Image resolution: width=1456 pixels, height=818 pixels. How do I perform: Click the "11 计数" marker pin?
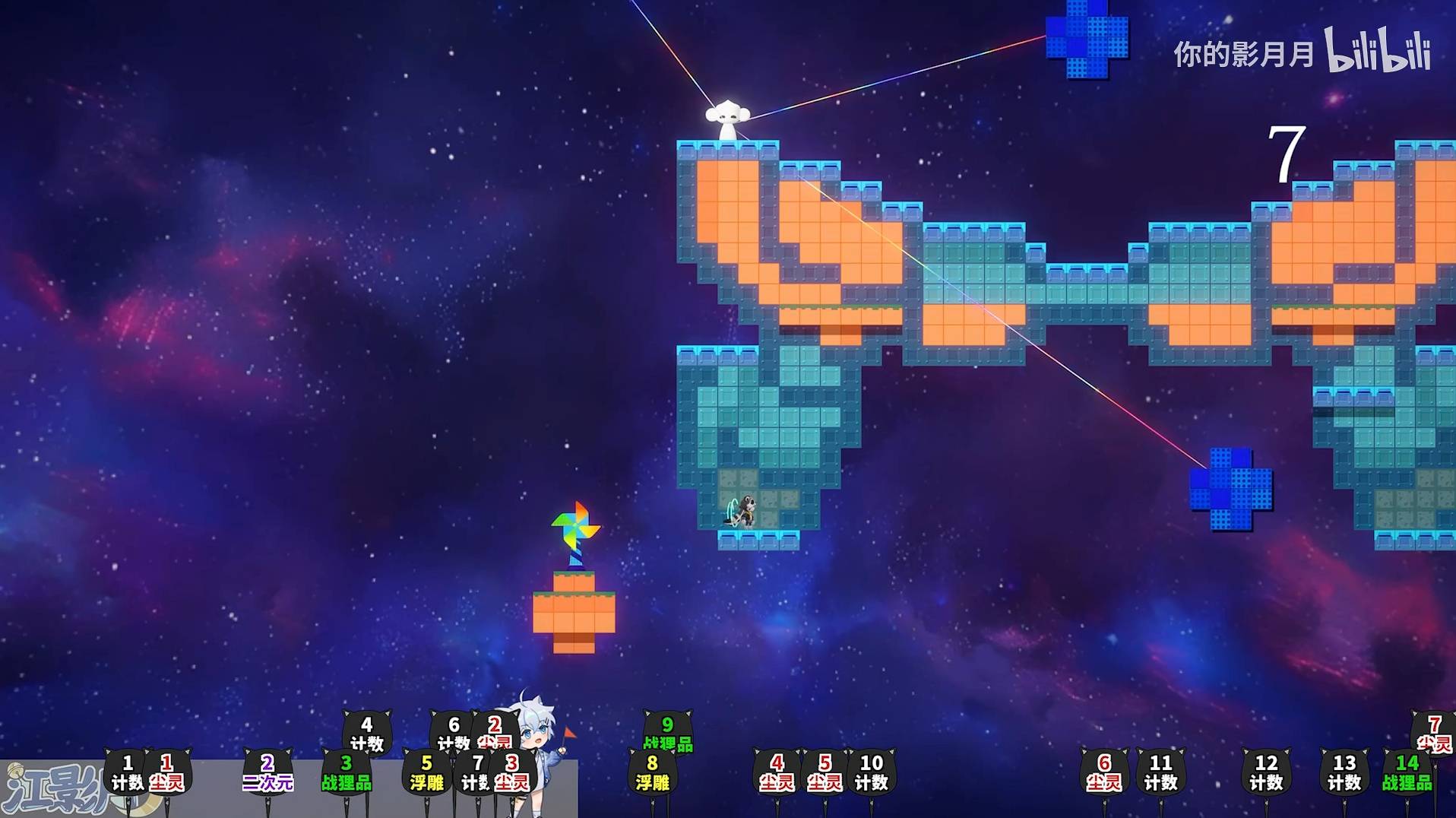(1160, 772)
